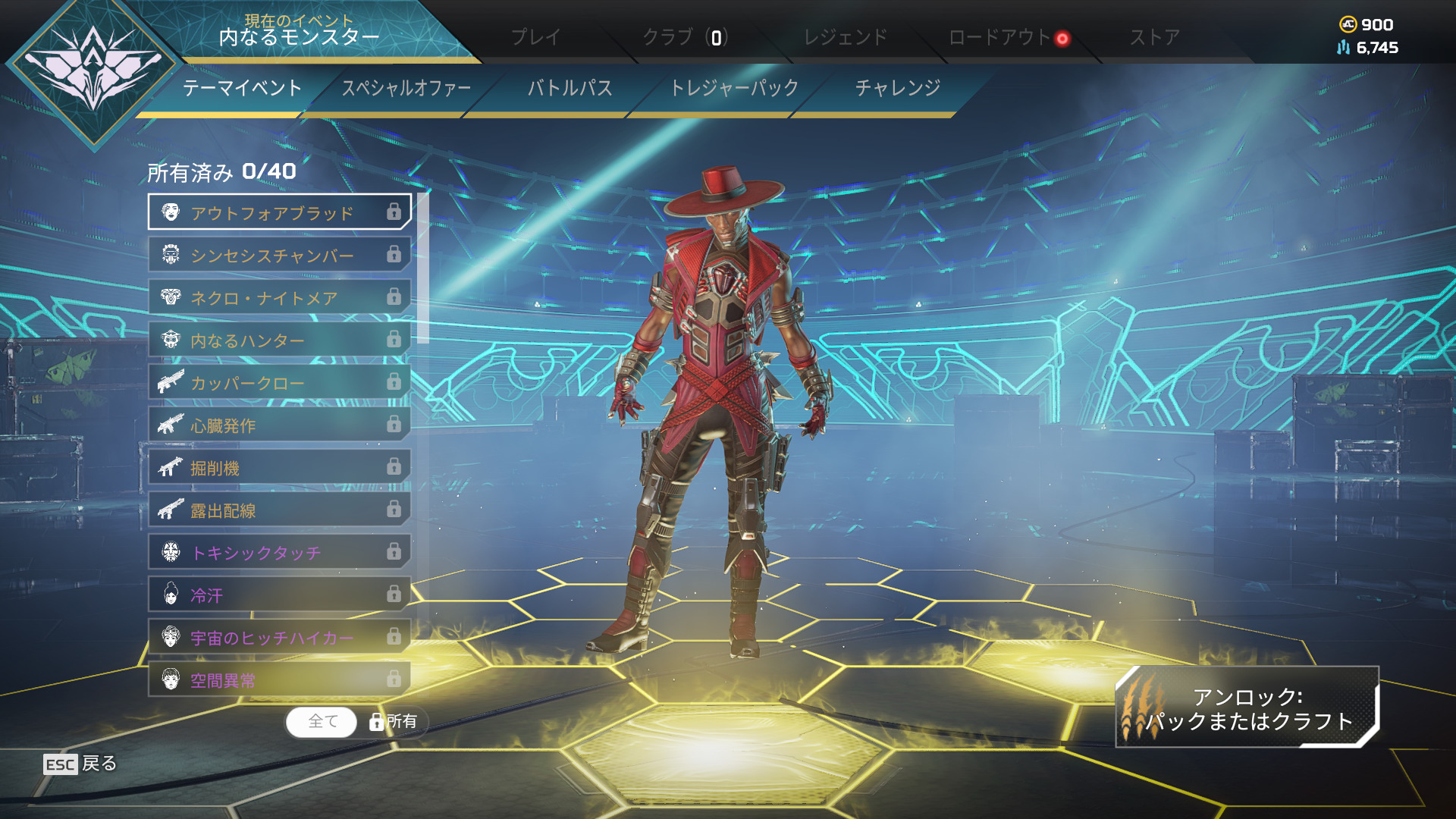Toggle the 全て / 所有 ownership filter
Screen dimensions: 1456x819
356,722
